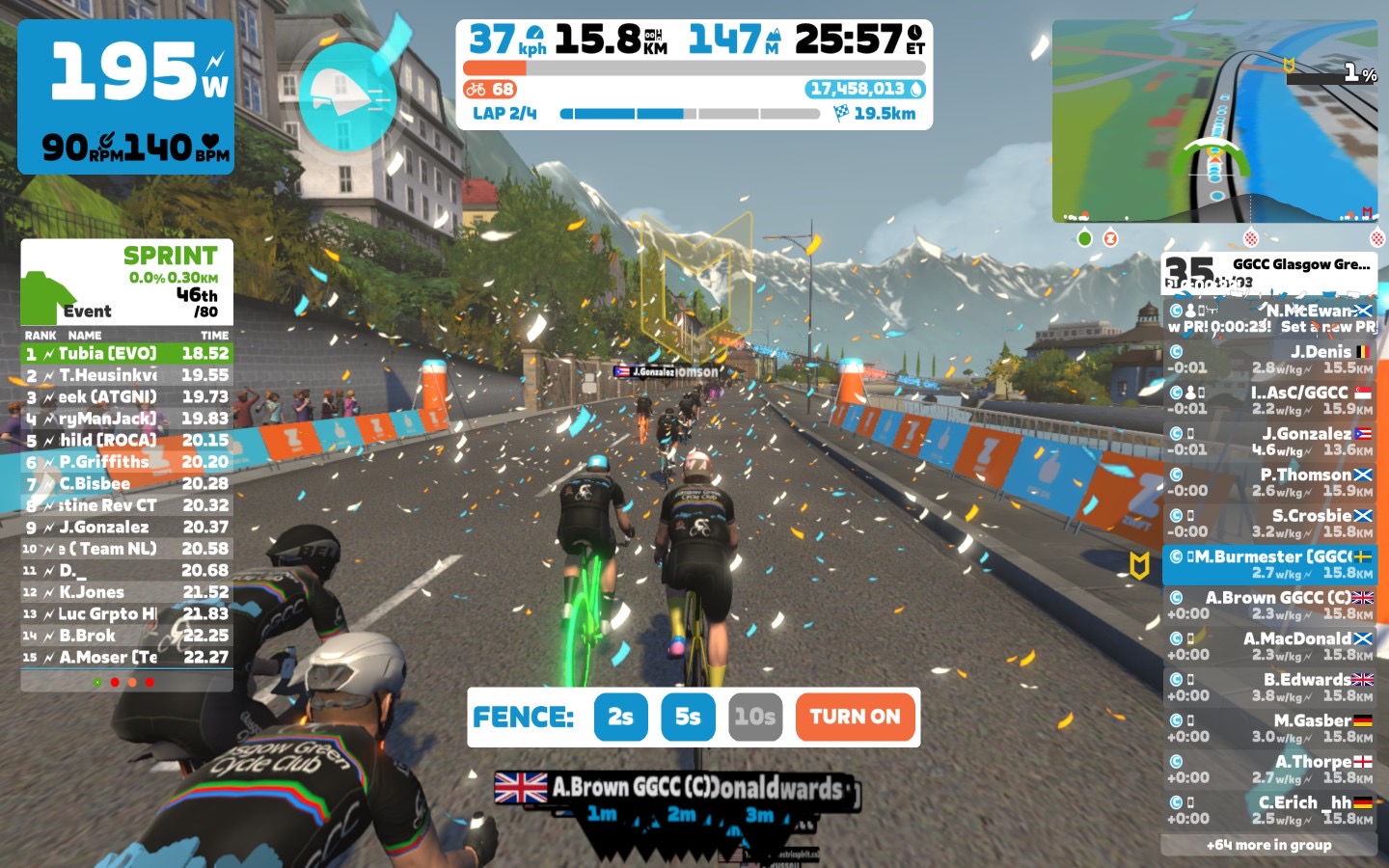View rider A.Thorpe from the list
Viewport: 1389px width, 868px height.
1269,770
